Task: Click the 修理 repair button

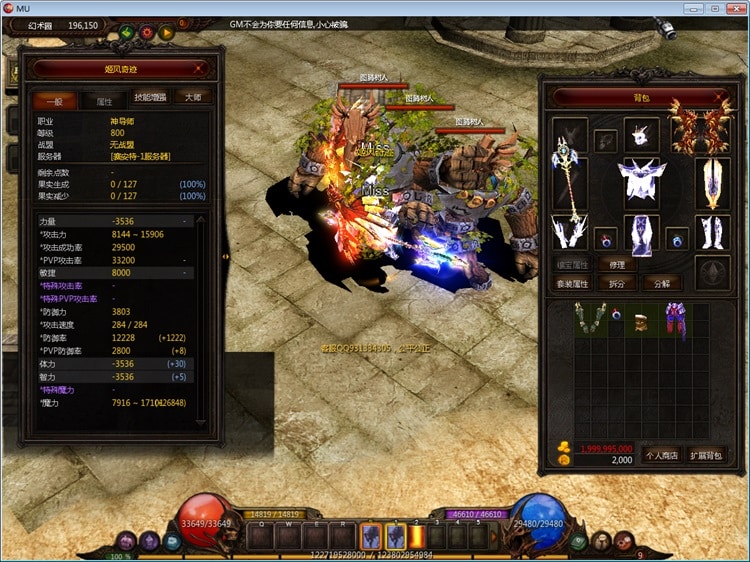Action: click(617, 265)
